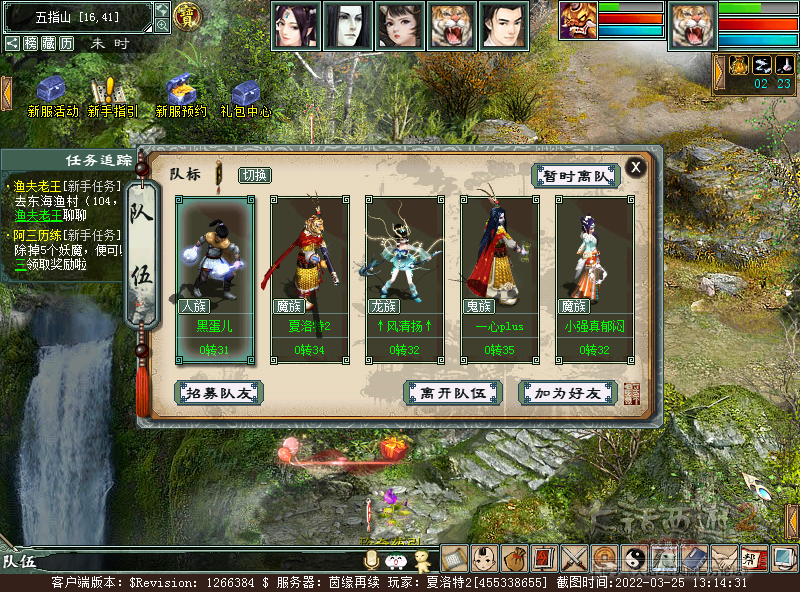Screen dimensions: 800x592
Task: Click the 招募队友 recruit teammates button
Action: pyautogui.click(x=219, y=393)
